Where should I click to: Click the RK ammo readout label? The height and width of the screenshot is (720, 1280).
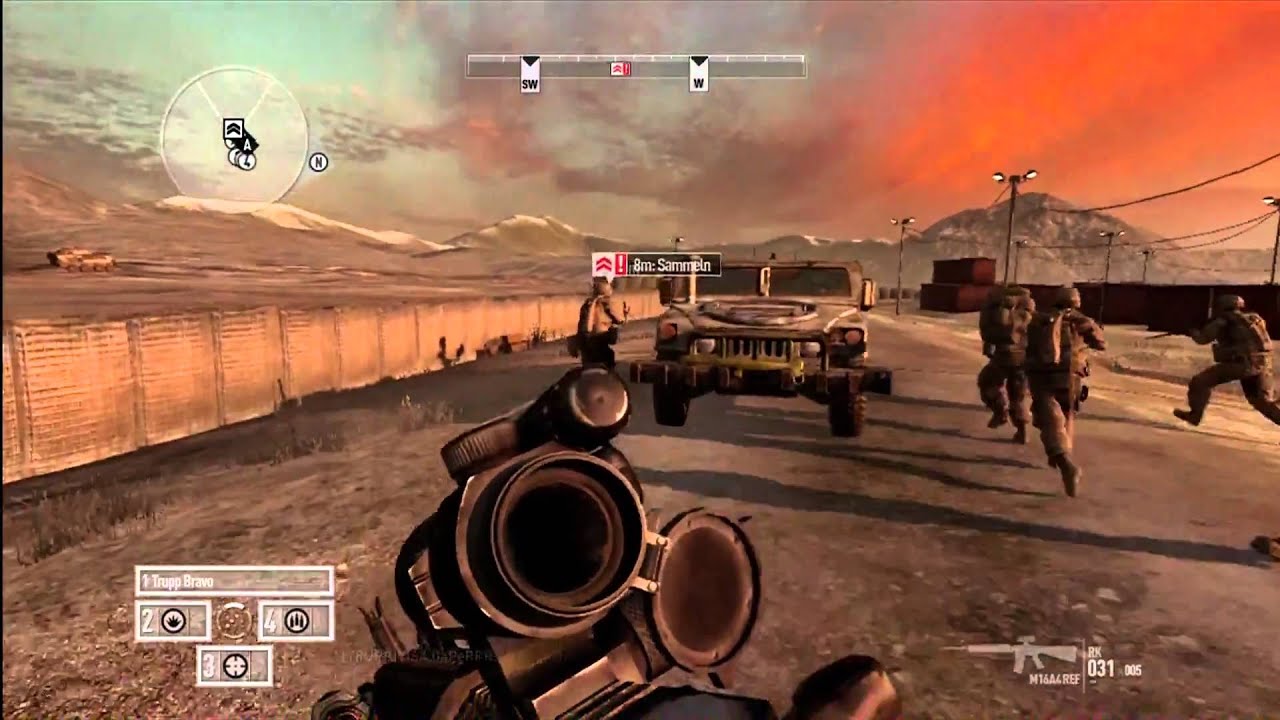click(x=1094, y=651)
